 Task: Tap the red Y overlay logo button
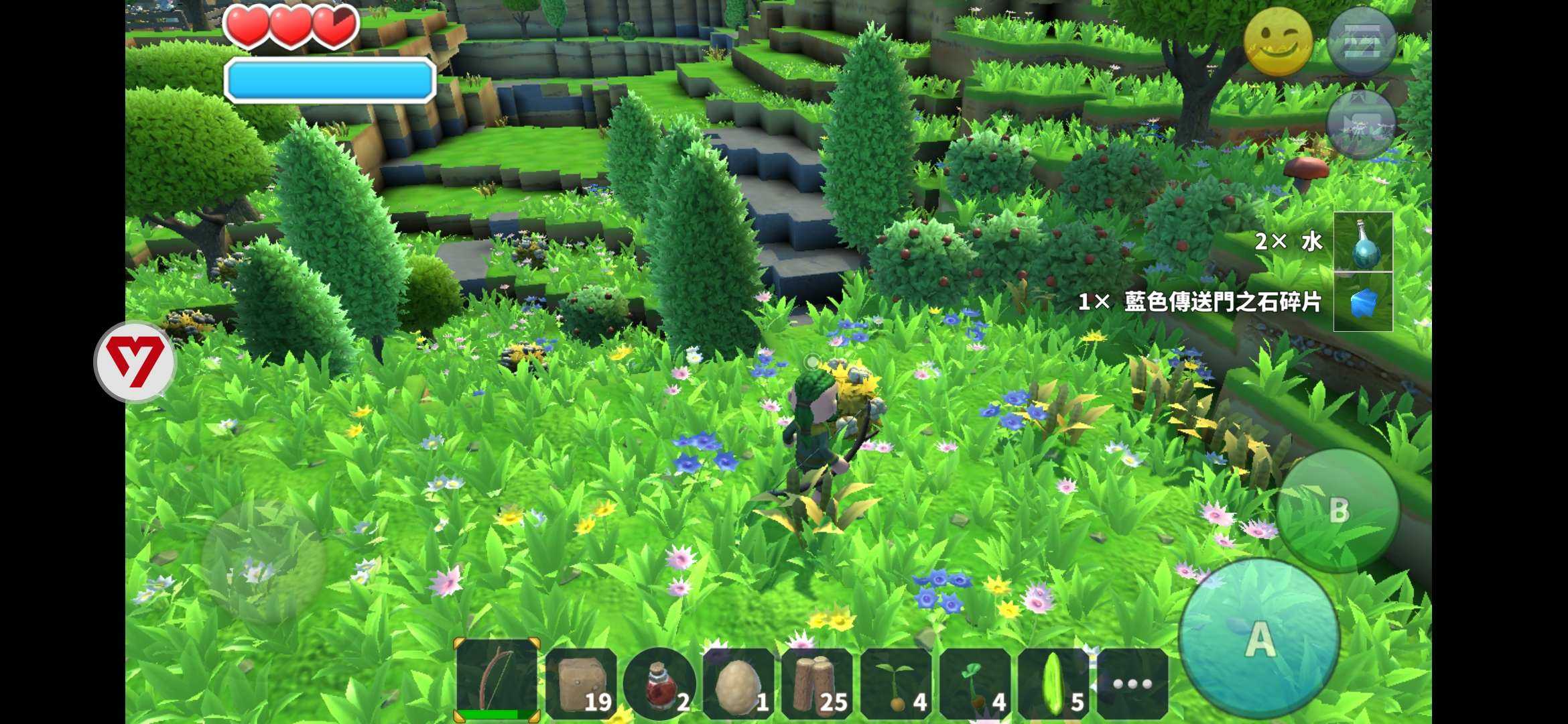tap(135, 362)
